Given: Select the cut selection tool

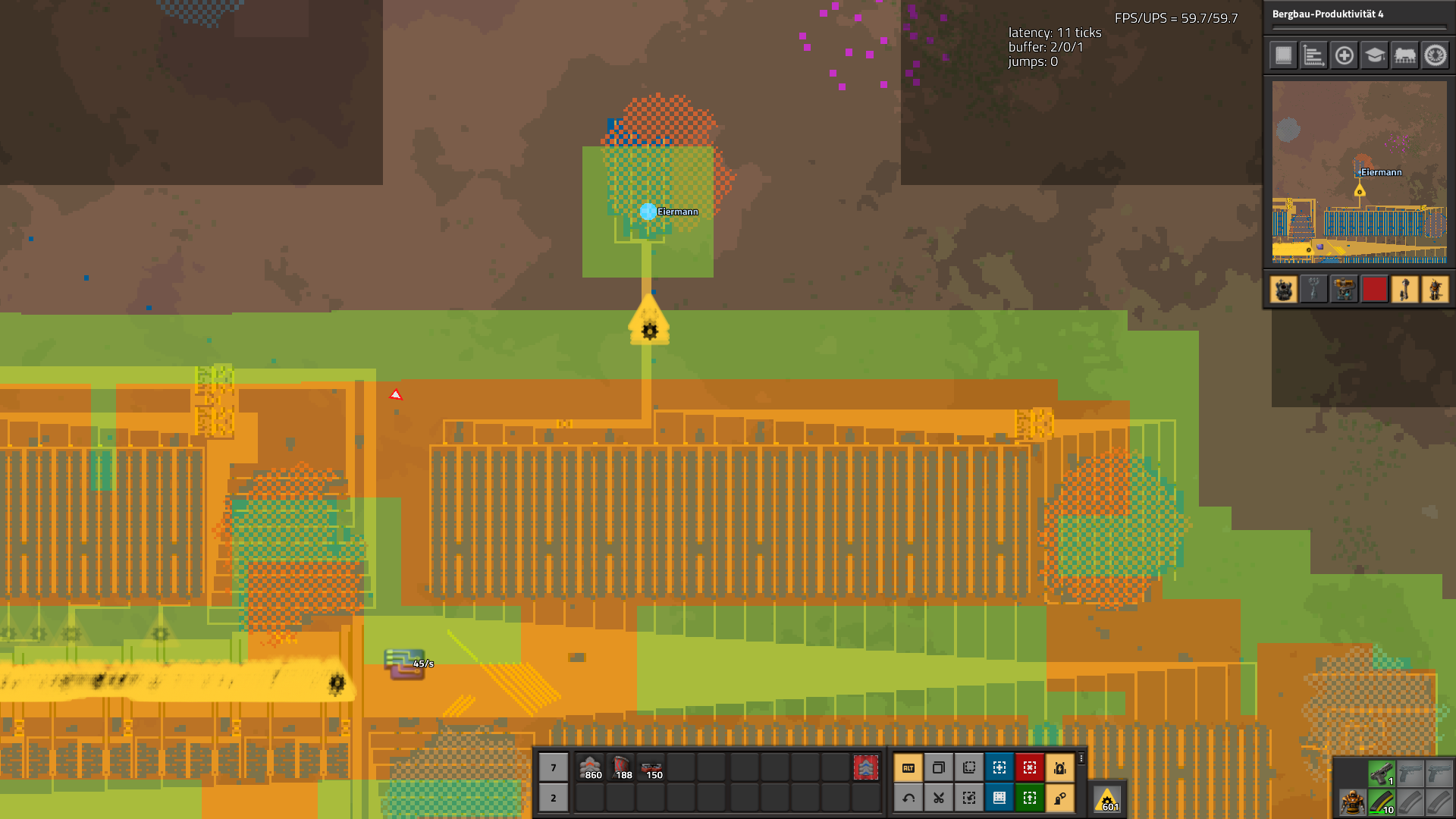Looking at the screenshot, I should click(939, 798).
